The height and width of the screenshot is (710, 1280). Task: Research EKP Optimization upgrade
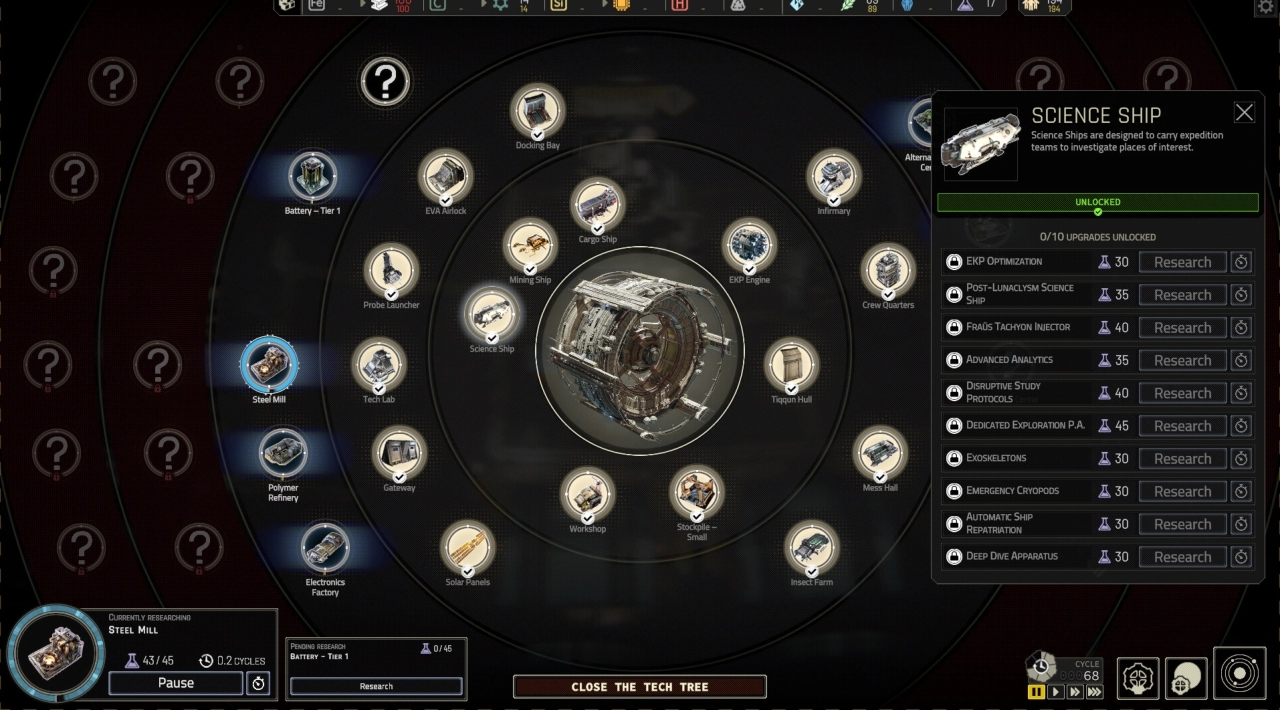[1182, 262]
